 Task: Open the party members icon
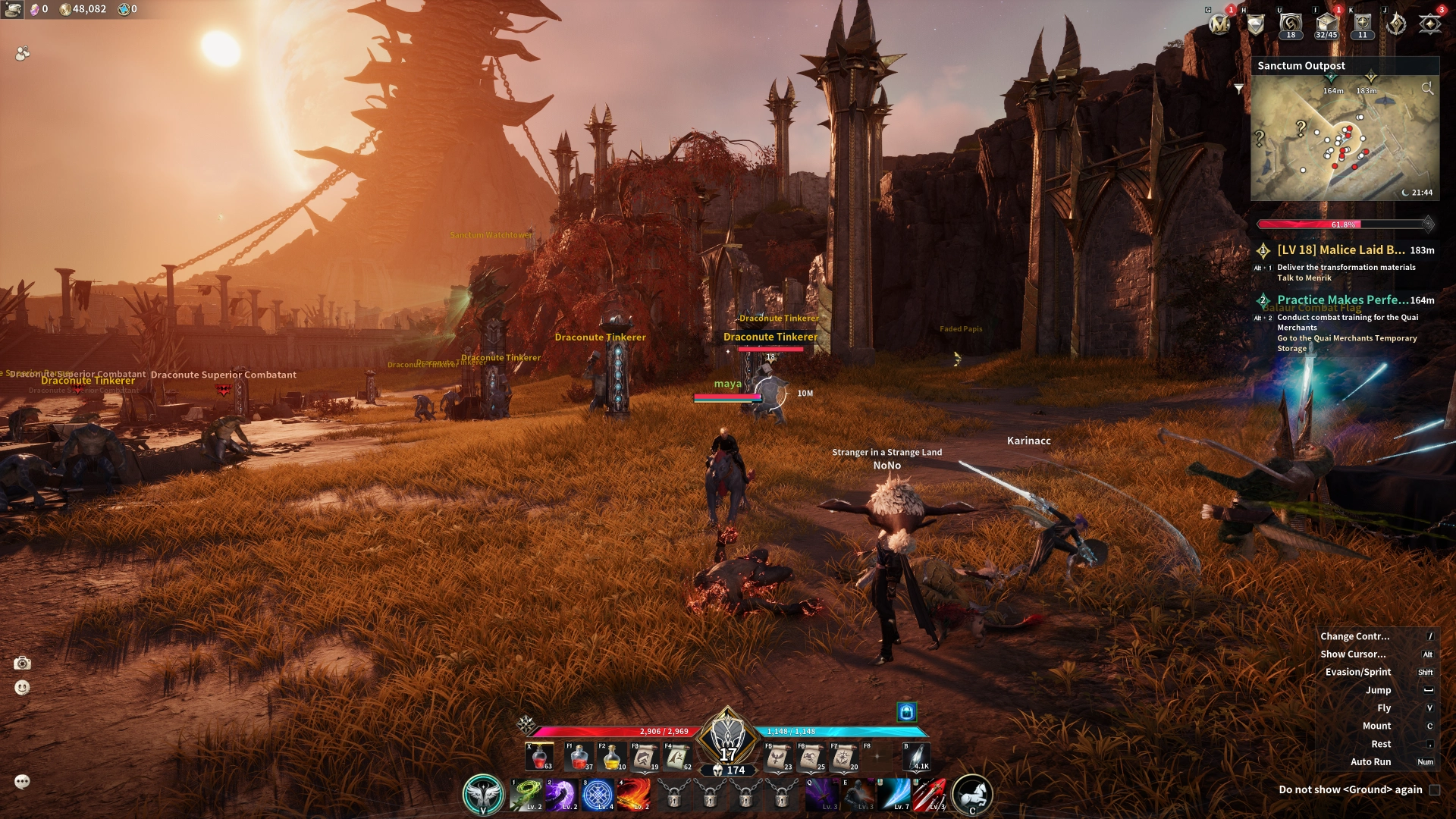[23, 53]
